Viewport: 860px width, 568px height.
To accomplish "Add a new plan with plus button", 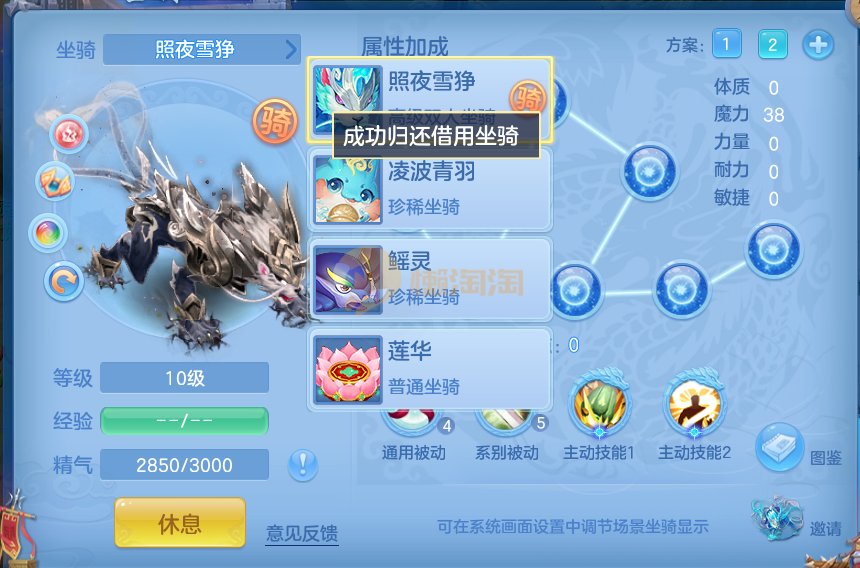I will 818,45.
